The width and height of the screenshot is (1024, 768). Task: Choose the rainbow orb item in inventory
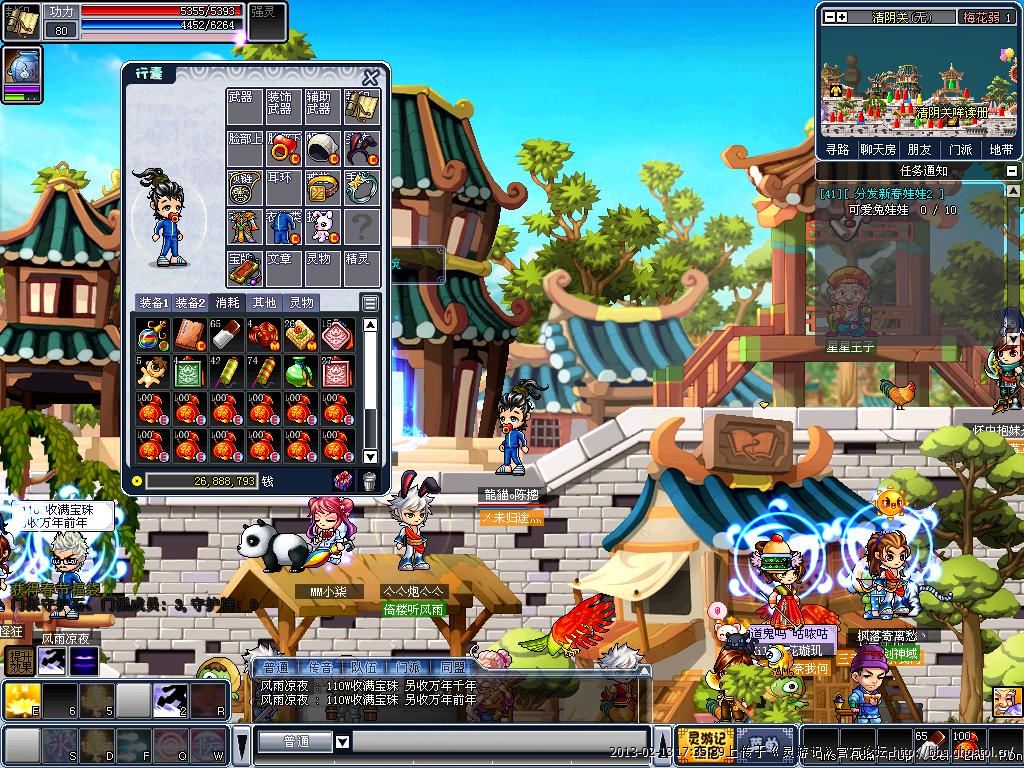point(152,335)
